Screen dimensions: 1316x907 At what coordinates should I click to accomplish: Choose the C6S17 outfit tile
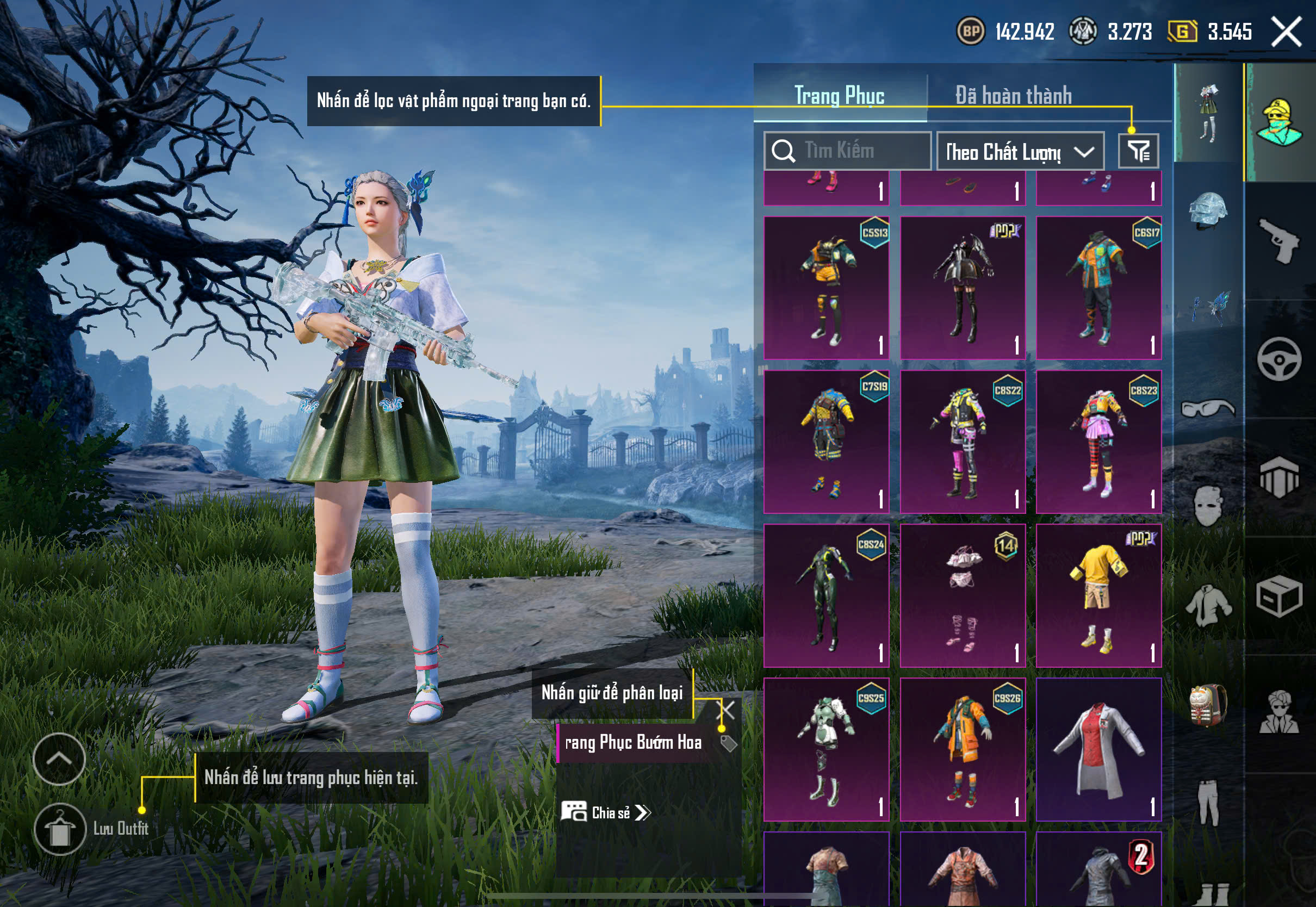point(1098,288)
